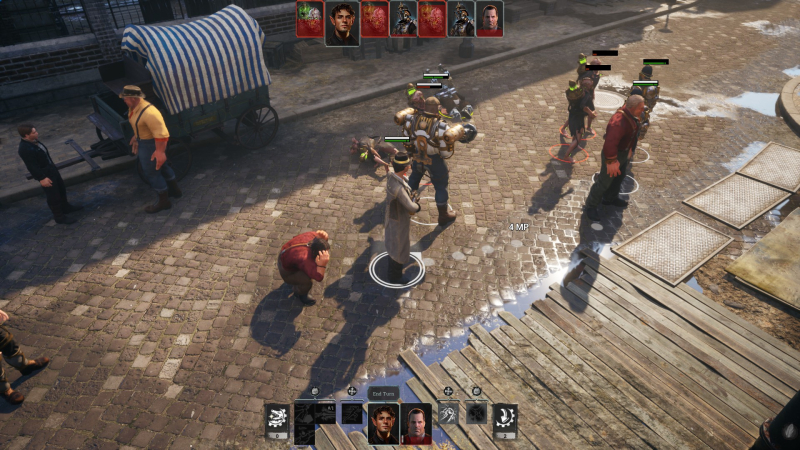Viewport: 800px width, 450px height.
Task: Choose the red-shirted man in turn order
Action: click(x=489, y=19)
